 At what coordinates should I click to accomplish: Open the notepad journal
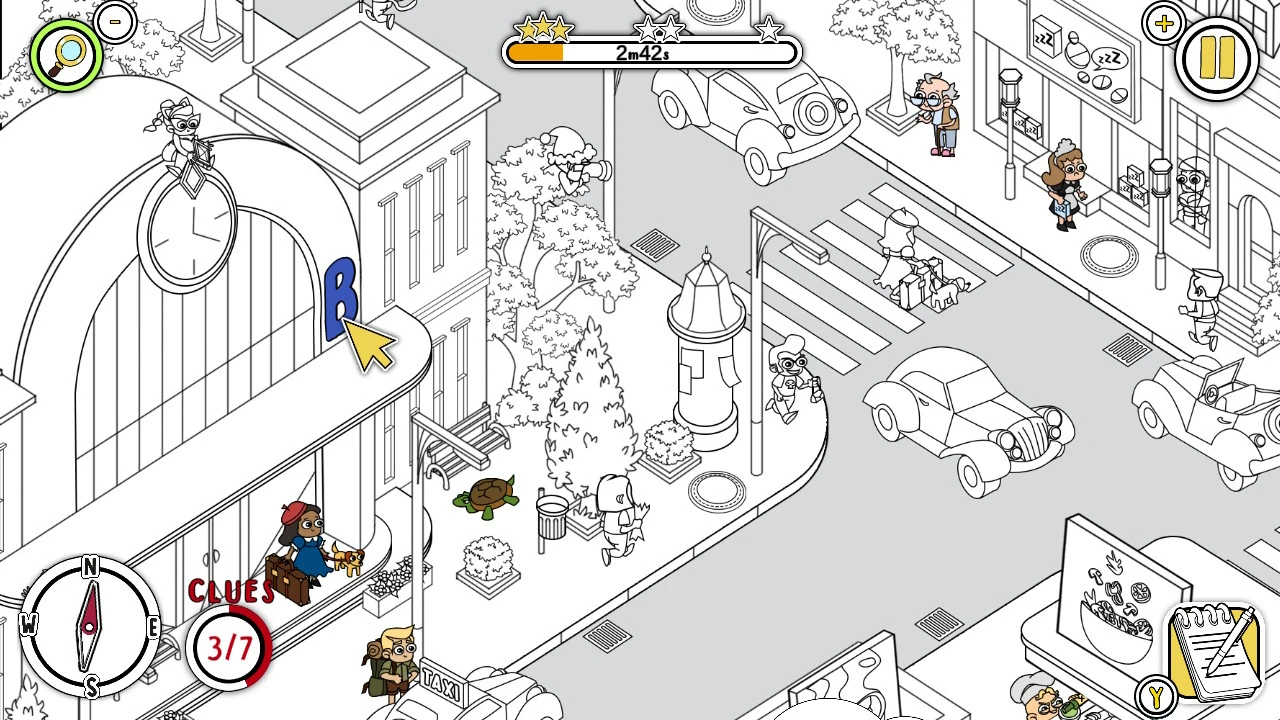tap(1215, 651)
